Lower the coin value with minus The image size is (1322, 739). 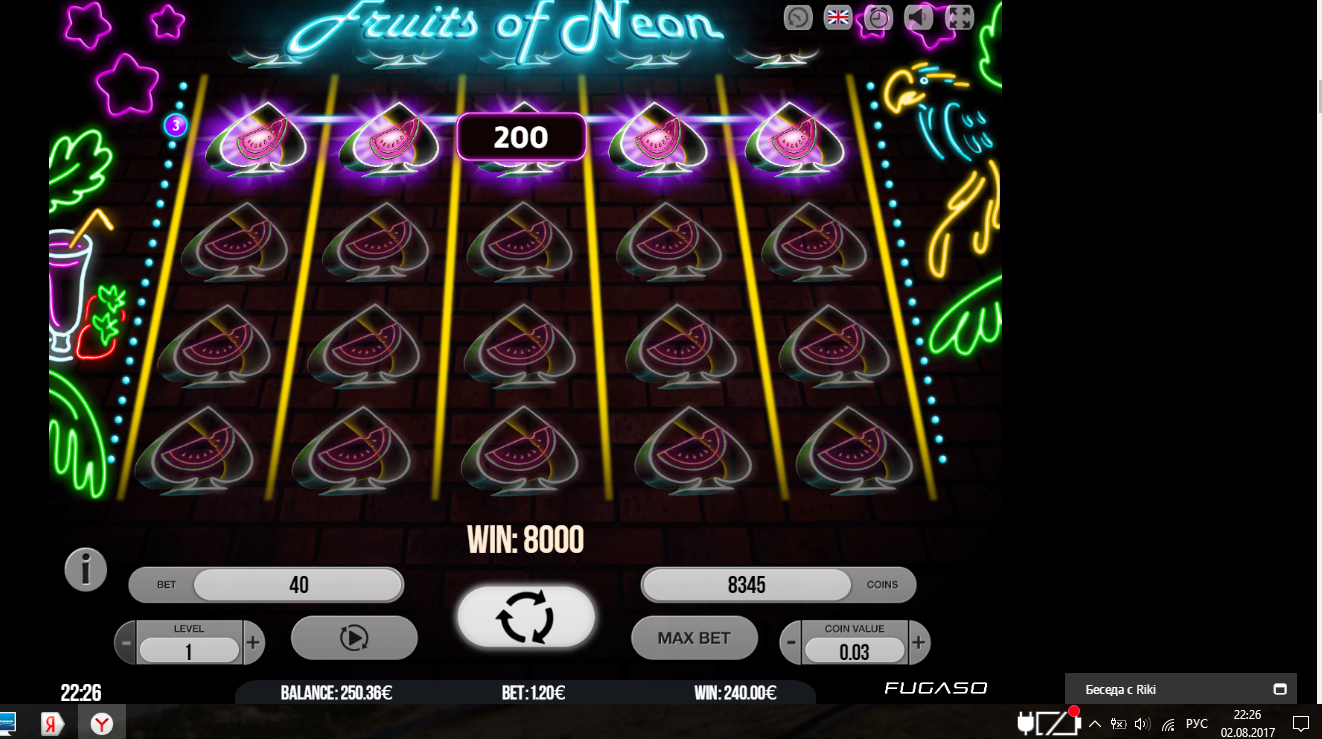click(791, 643)
